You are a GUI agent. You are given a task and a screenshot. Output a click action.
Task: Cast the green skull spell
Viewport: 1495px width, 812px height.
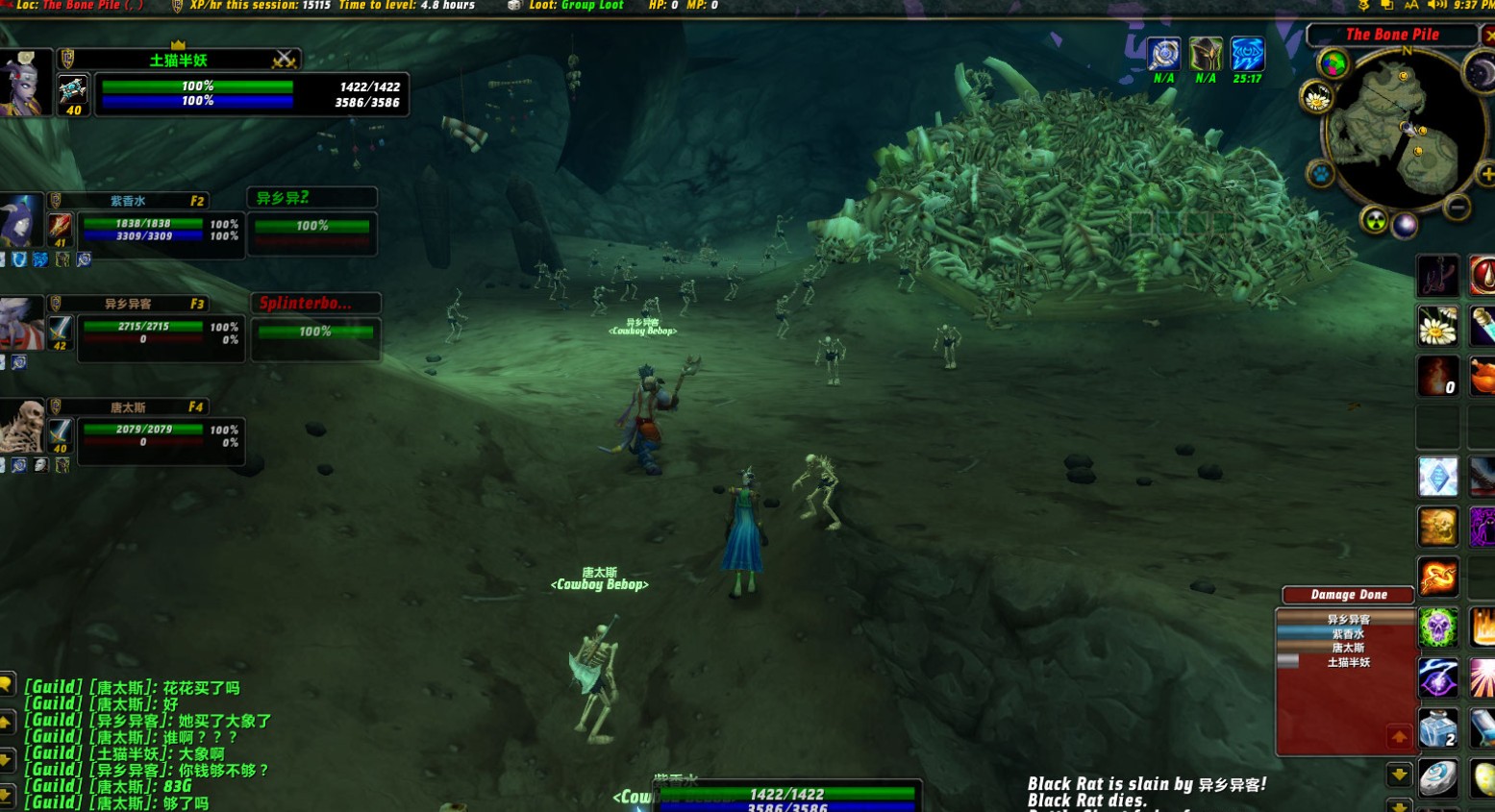(x=1437, y=627)
